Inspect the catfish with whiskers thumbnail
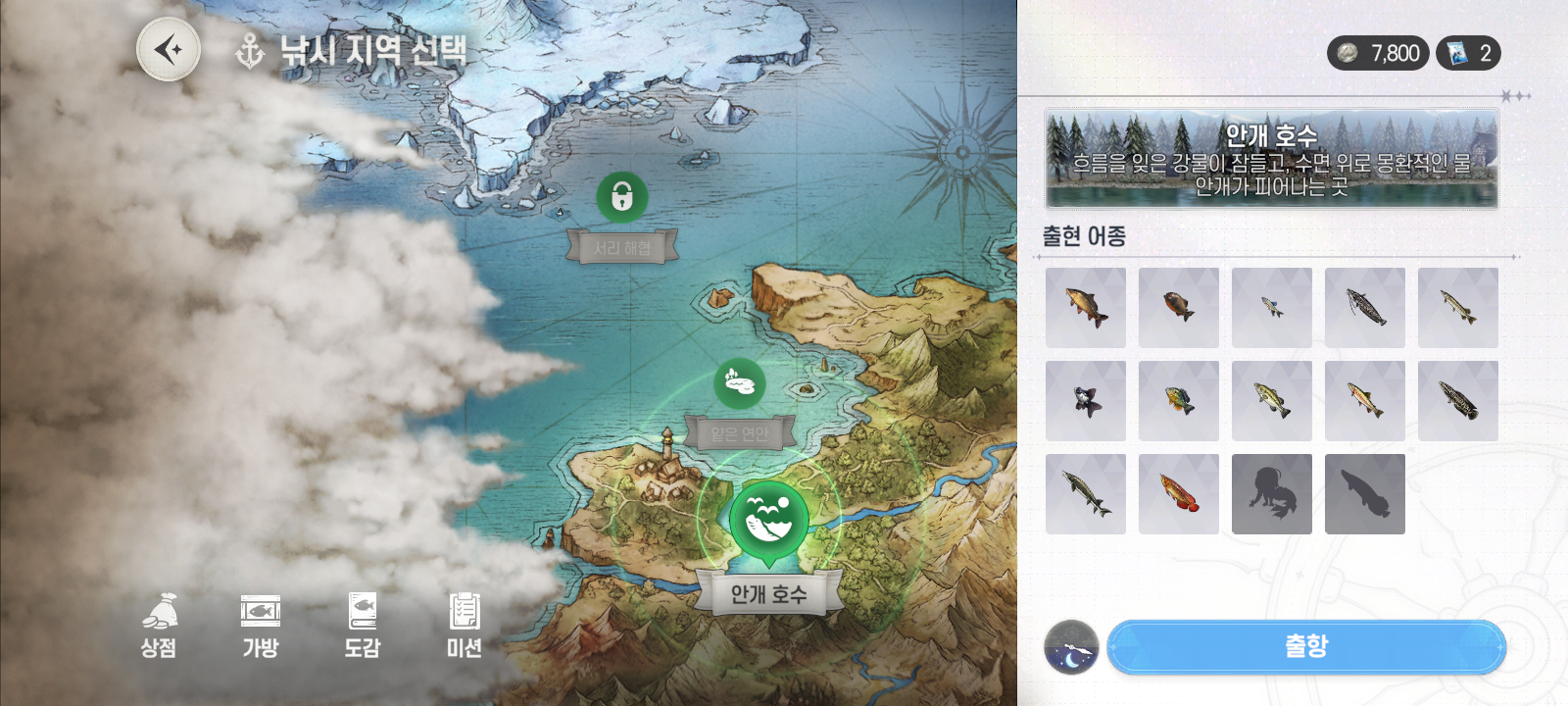1568x706 pixels. click(x=1365, y=308)
